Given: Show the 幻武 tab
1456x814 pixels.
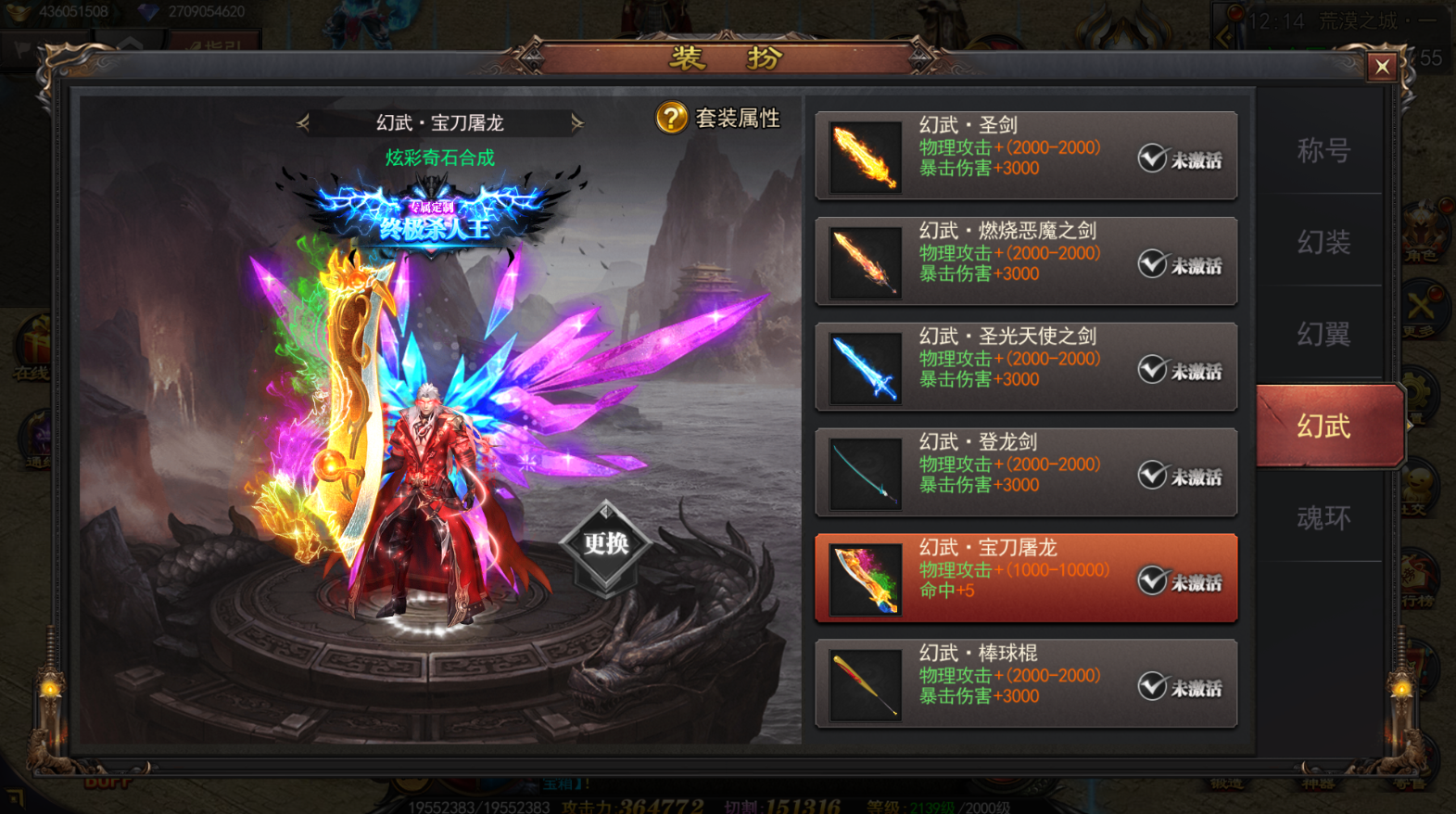Looking at the screenshot, I should [x=1323, y=426].
